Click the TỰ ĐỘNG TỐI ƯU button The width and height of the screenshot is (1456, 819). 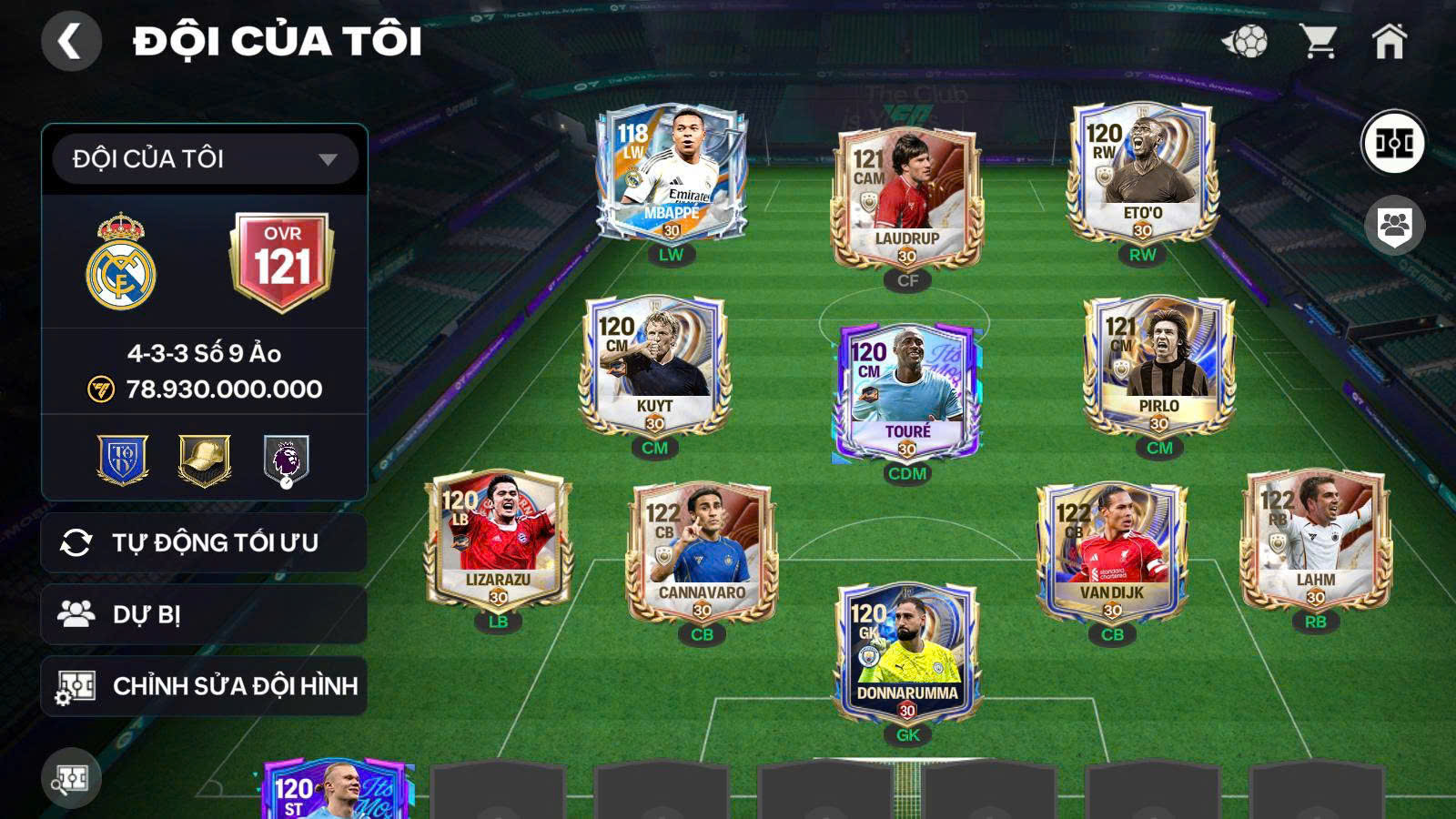[x=202, y=541]
